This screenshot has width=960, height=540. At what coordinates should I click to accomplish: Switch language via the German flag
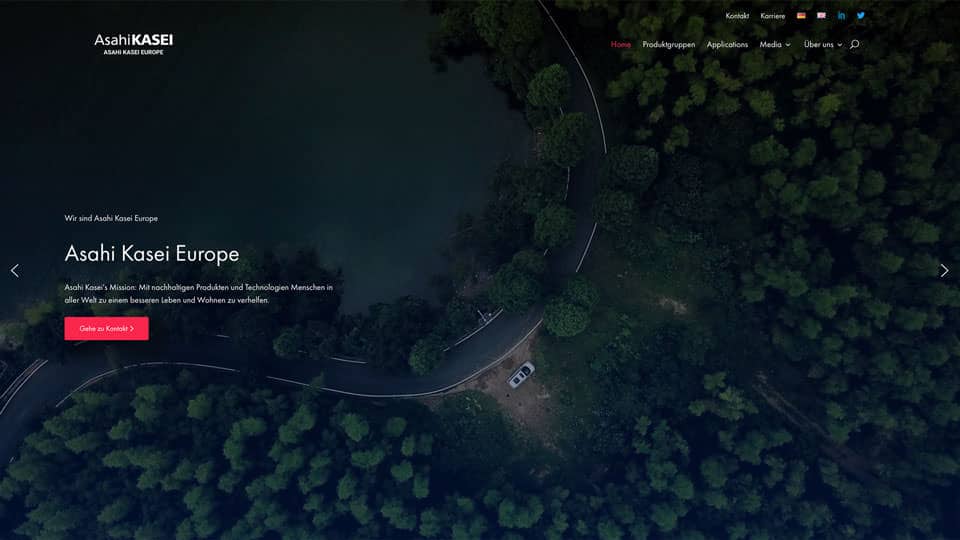tap(801, 16)
